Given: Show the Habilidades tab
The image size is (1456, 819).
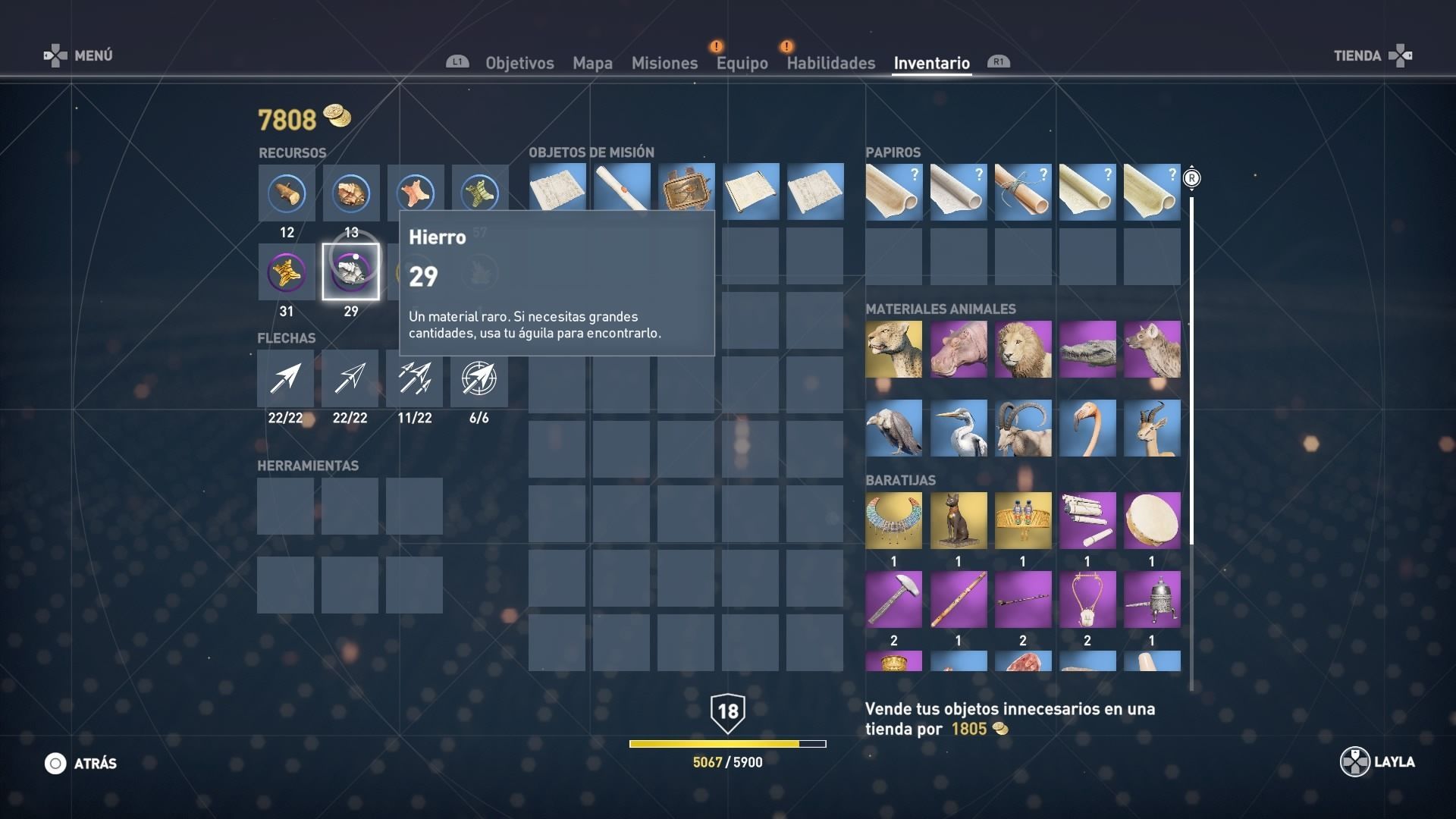Looking at the screenshot, I should 830,63.
